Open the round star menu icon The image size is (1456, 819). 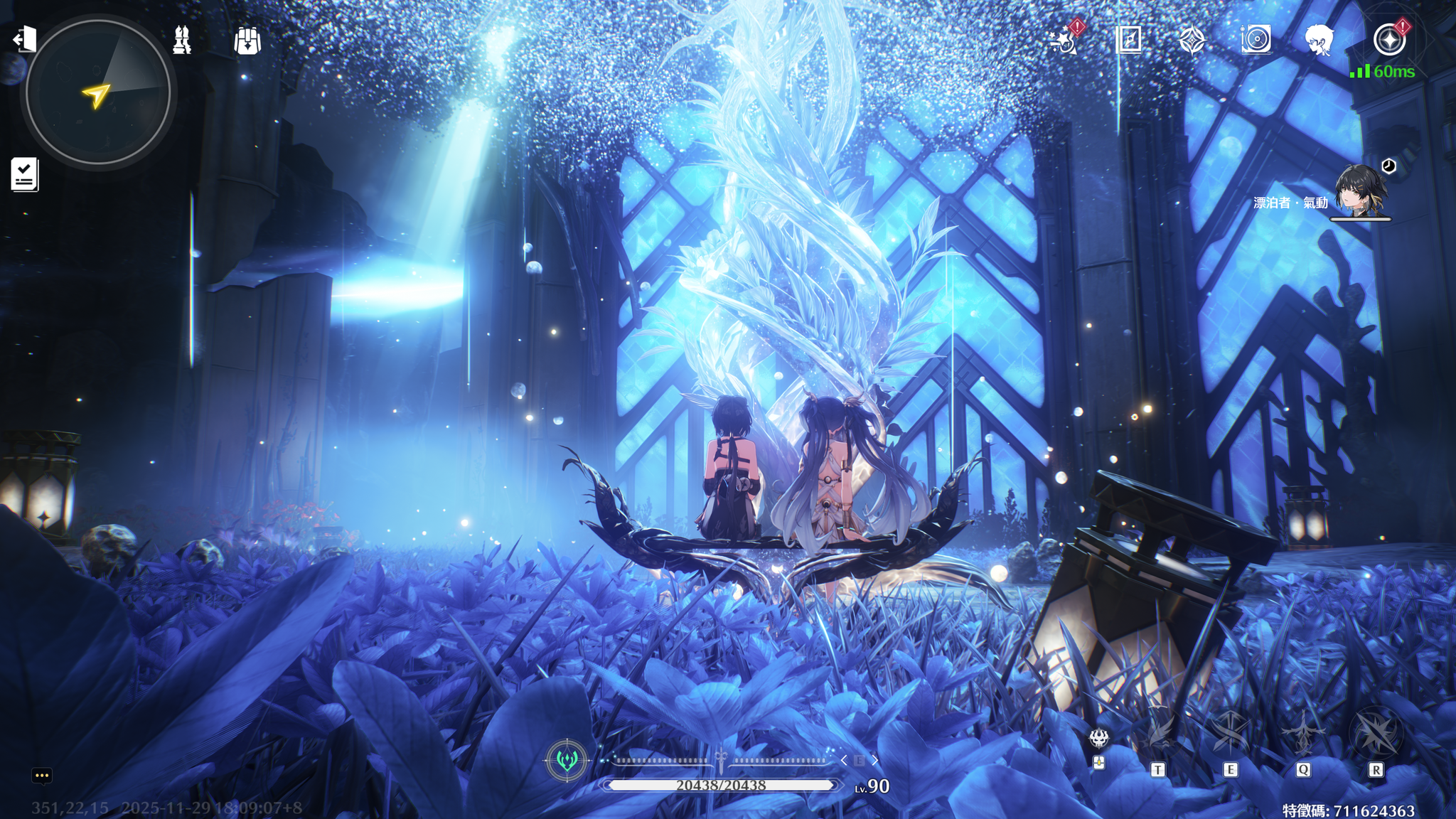[1388, 41]
